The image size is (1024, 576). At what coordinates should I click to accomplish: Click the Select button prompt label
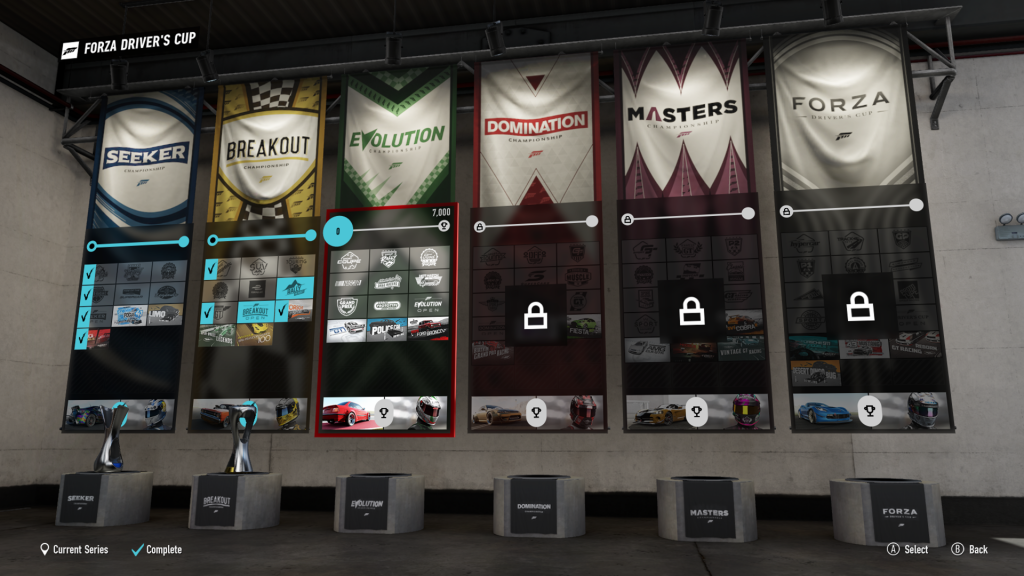916,549
